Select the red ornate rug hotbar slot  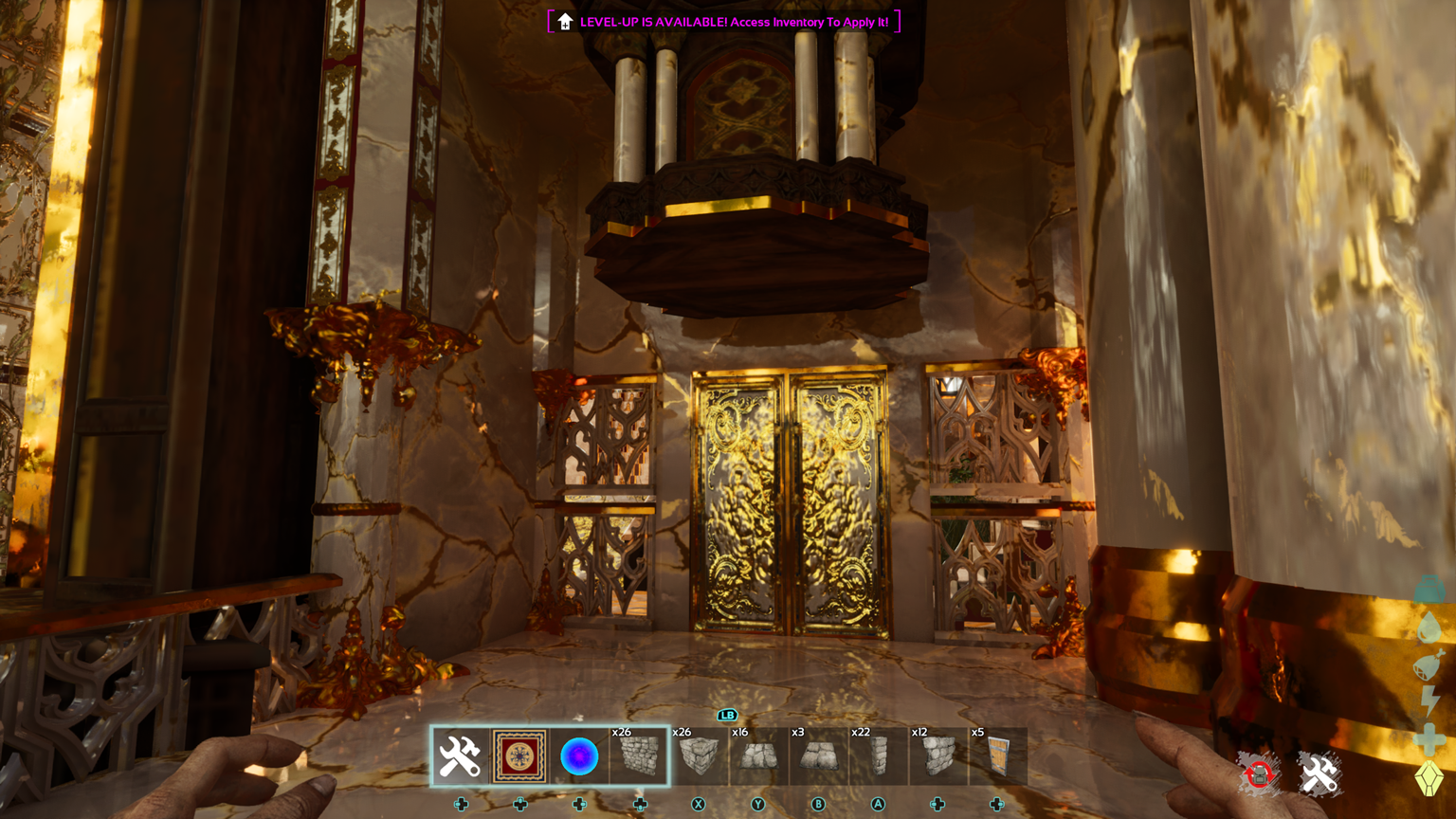click(519, 756)
